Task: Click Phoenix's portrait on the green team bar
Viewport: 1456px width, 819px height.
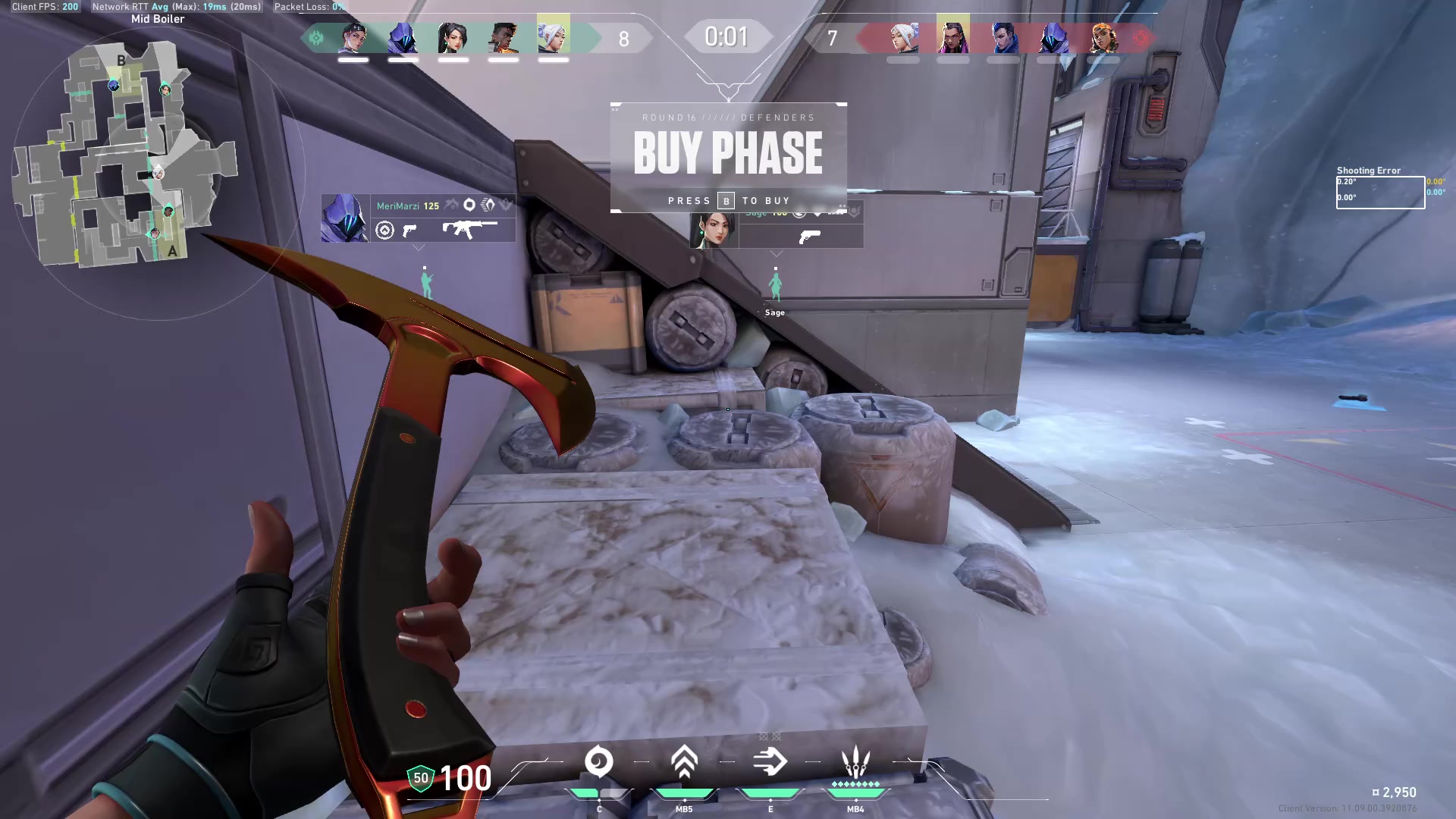Action: click(x=503, y=38)
